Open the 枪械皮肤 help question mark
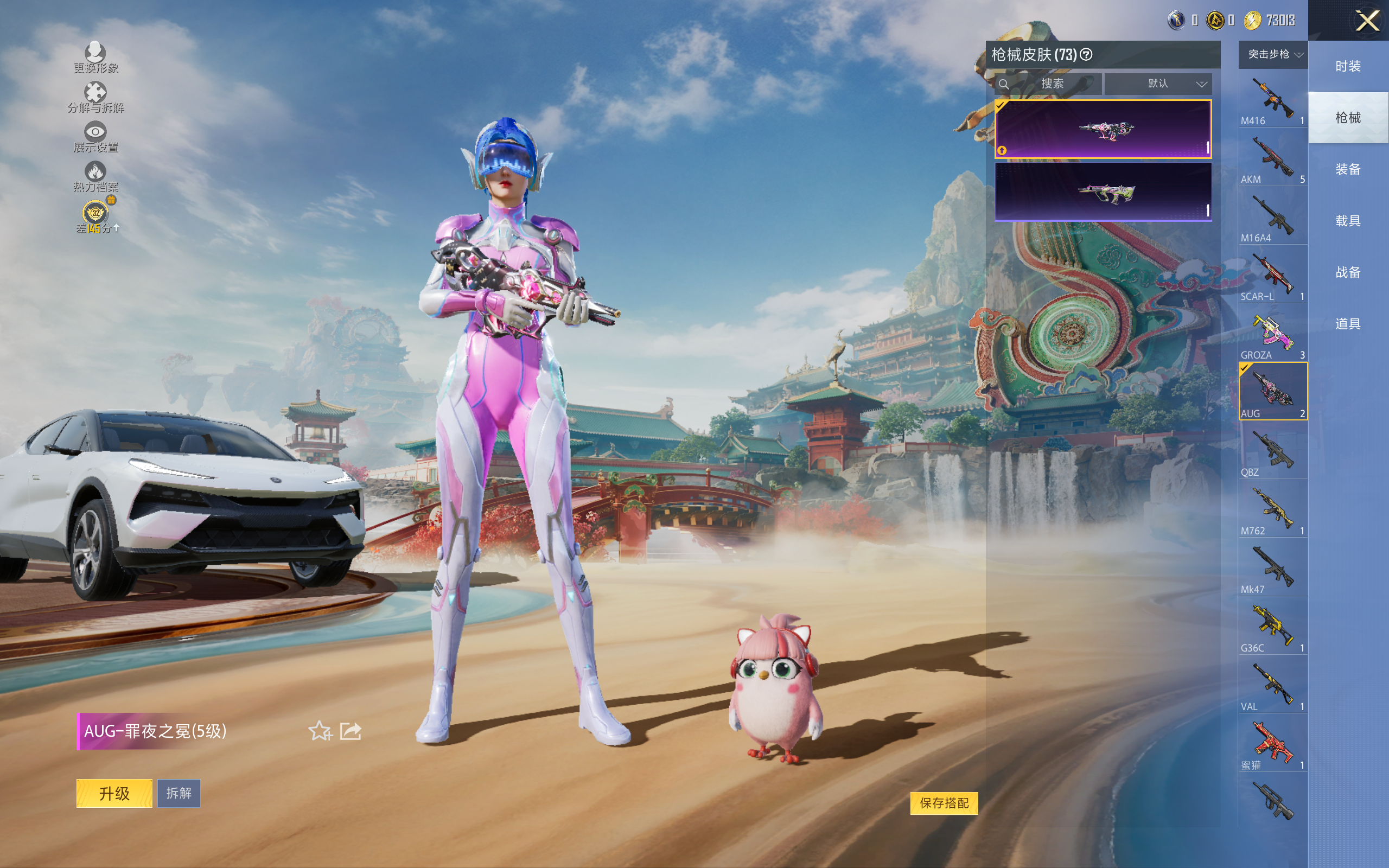The image size is (1389, 868). [x=1086, y=55]
